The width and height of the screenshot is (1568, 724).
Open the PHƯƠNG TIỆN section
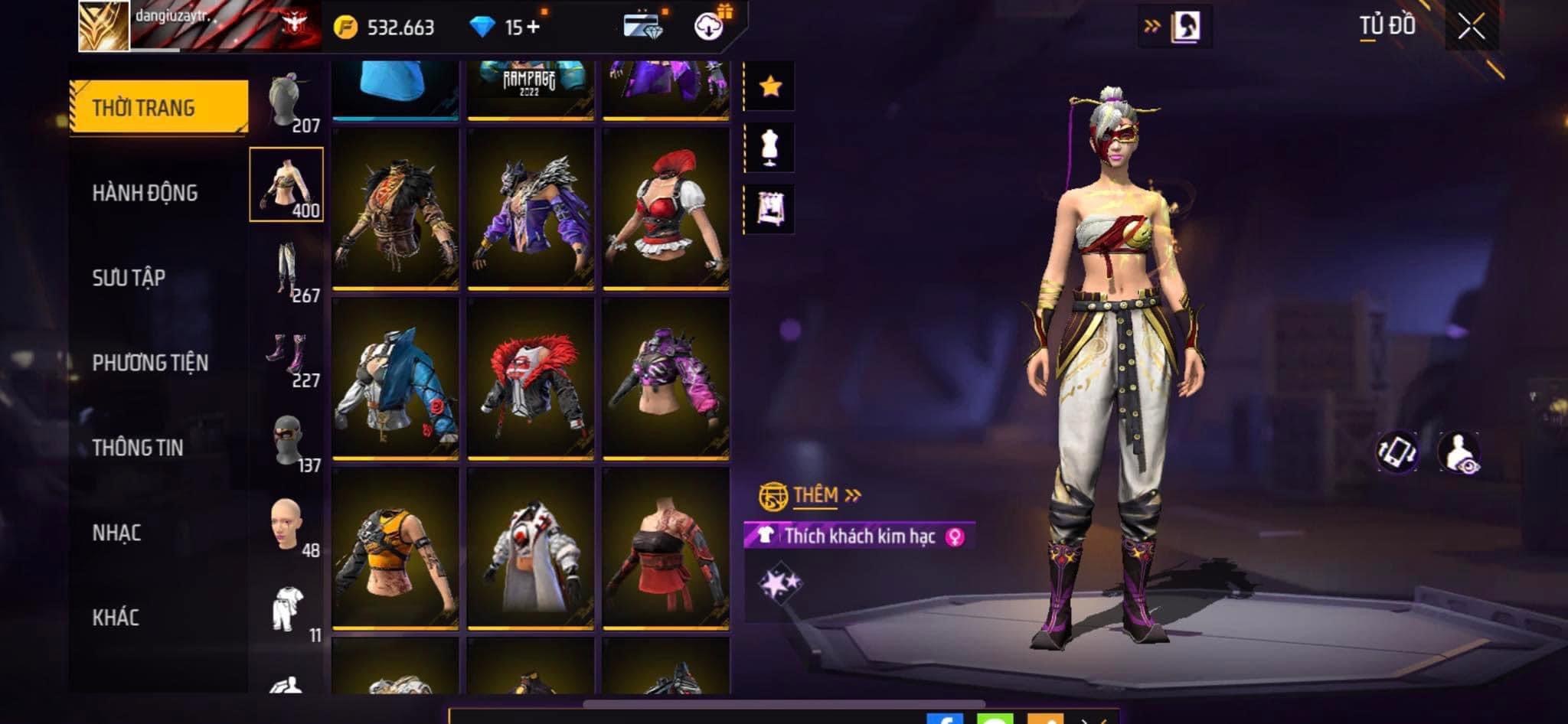(150, 363)
